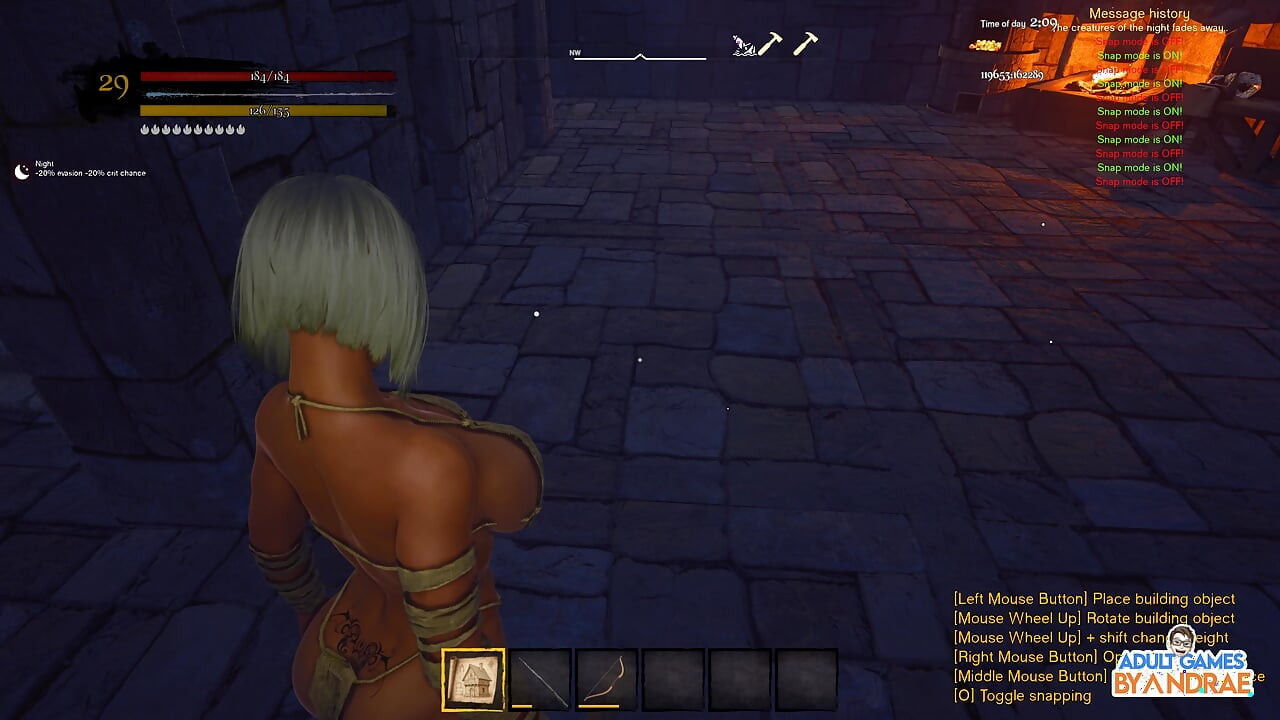Click the rightmost hammer icon on the compass bar
This screenshot has width=1280, height=720.
point(803,42)
